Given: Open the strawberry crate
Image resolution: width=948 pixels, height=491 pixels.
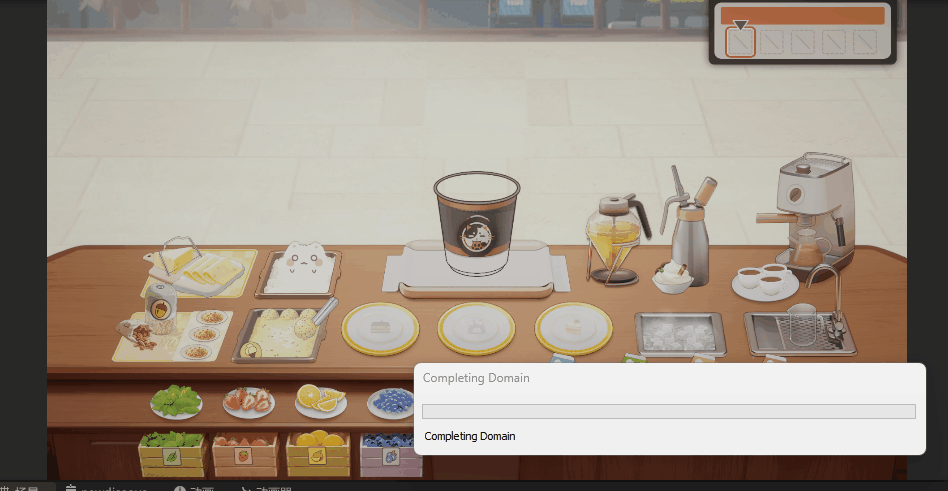Looking at the screenshot, I should [244, 454].
